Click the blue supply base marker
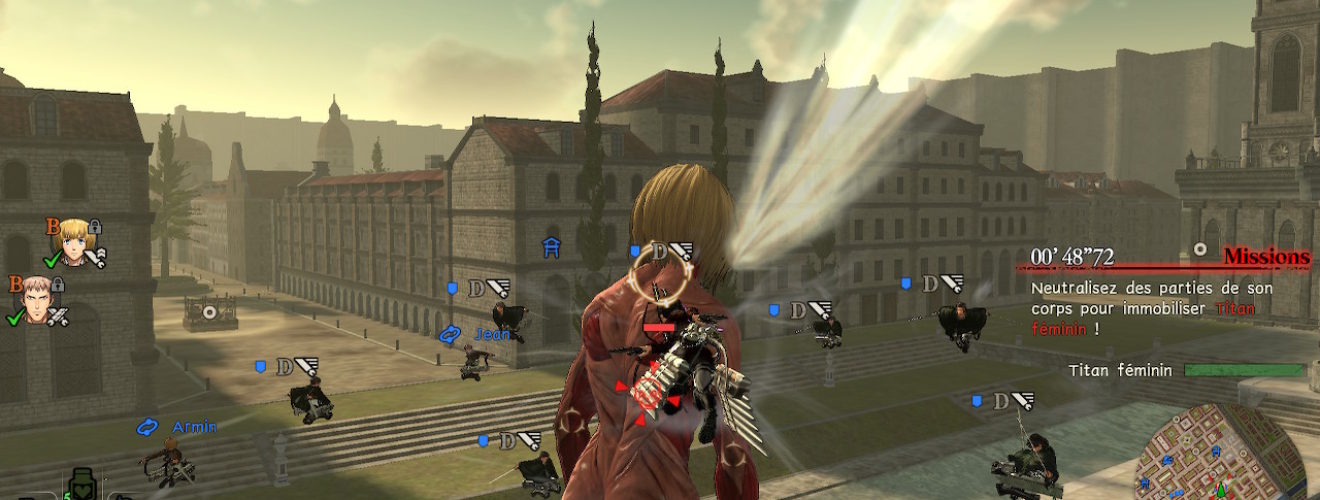This screenshot has width=1320, height=500. pyautogui.click(x=550, y=248)
